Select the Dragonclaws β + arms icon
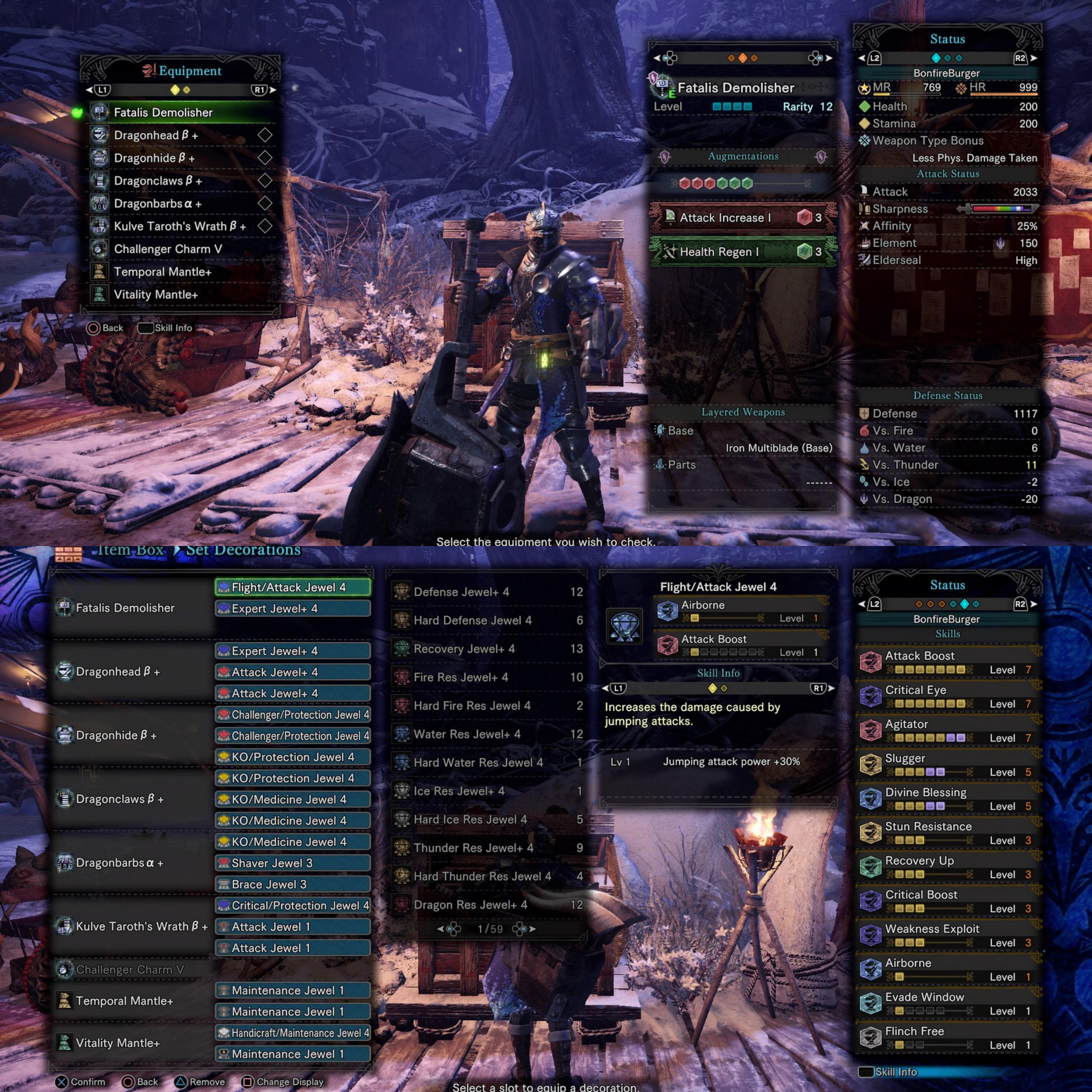 99,181
